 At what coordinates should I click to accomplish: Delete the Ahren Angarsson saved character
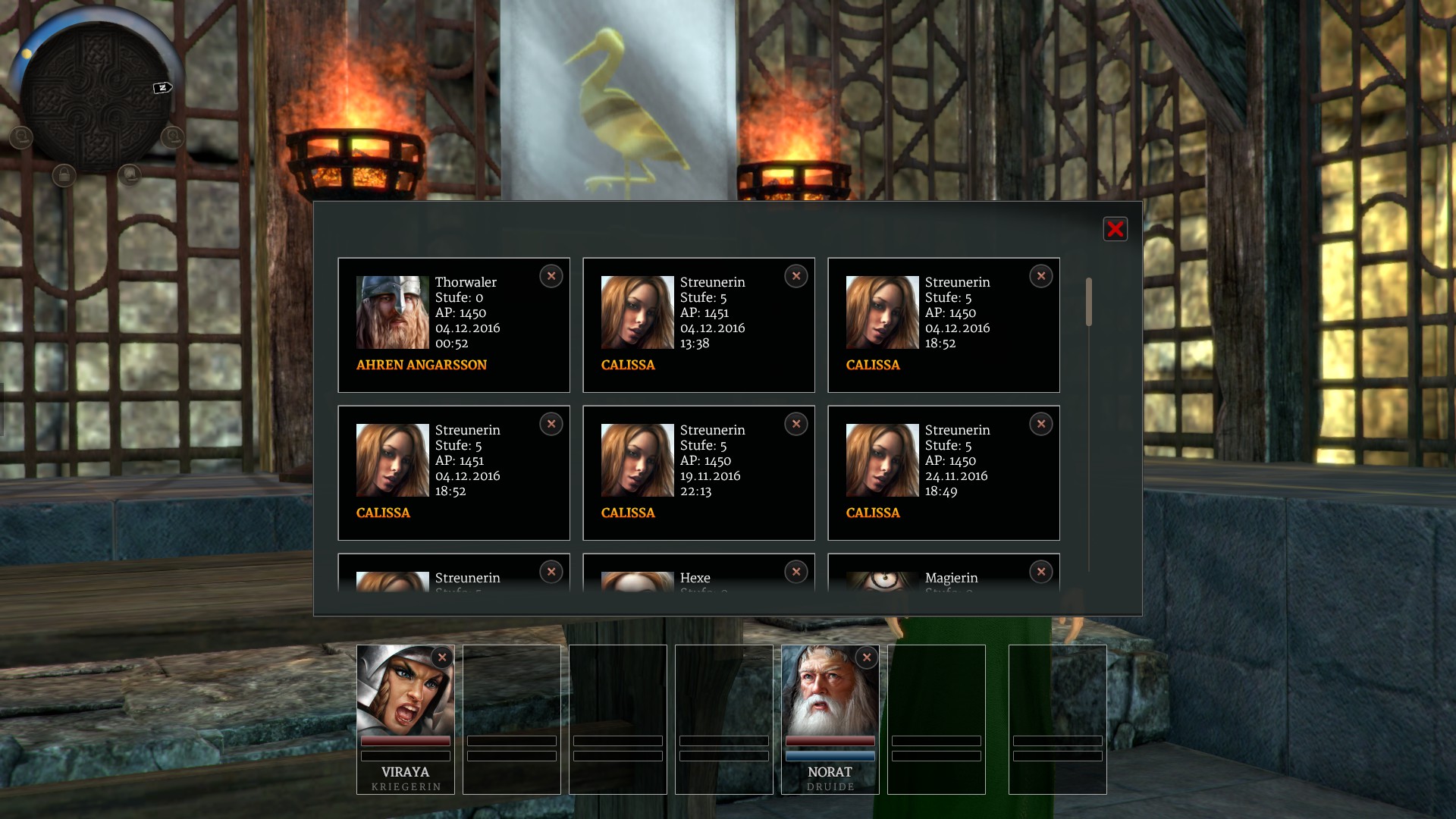click(551, 276)
